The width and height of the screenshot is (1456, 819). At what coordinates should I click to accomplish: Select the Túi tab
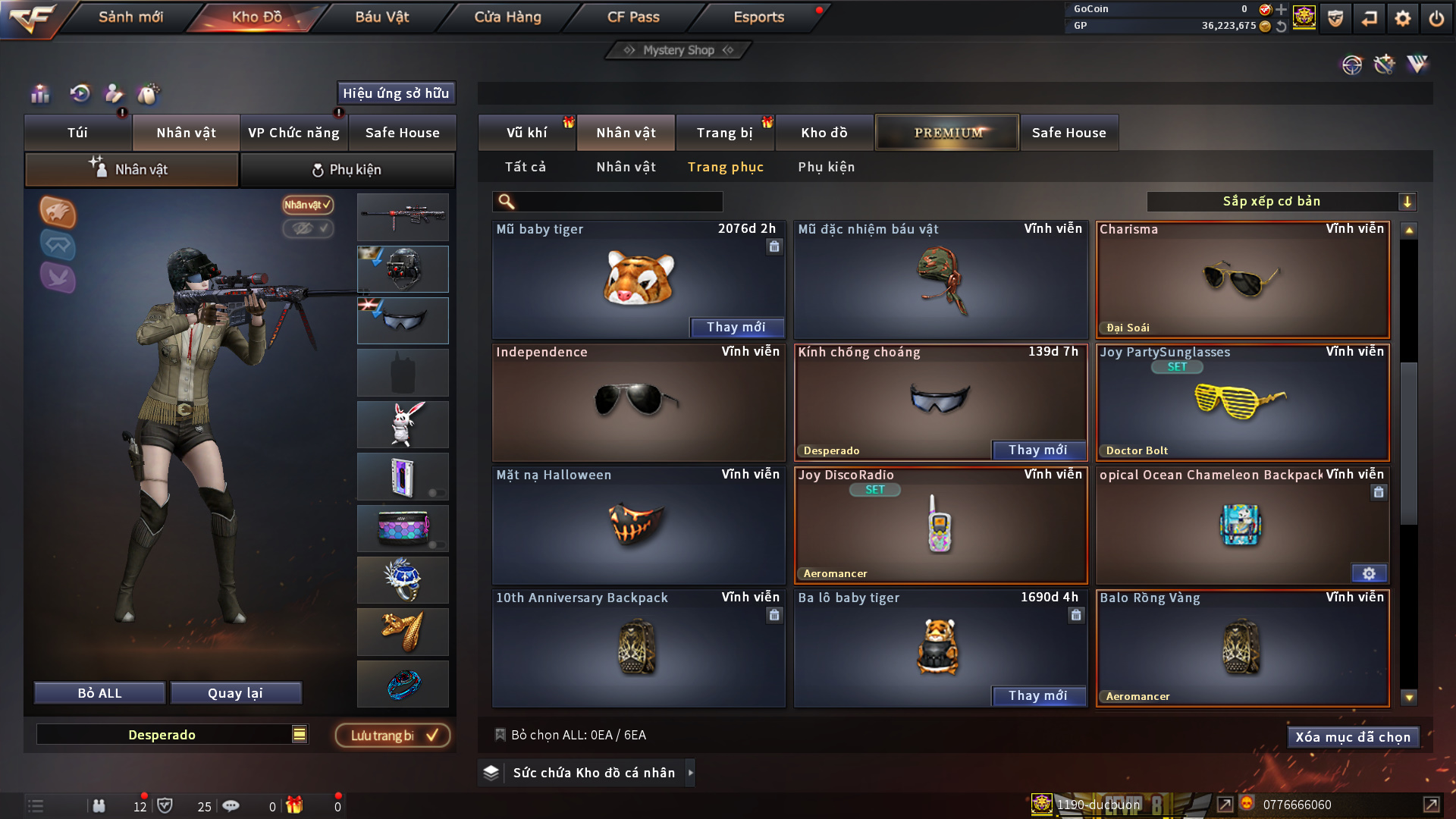point(77,133)
